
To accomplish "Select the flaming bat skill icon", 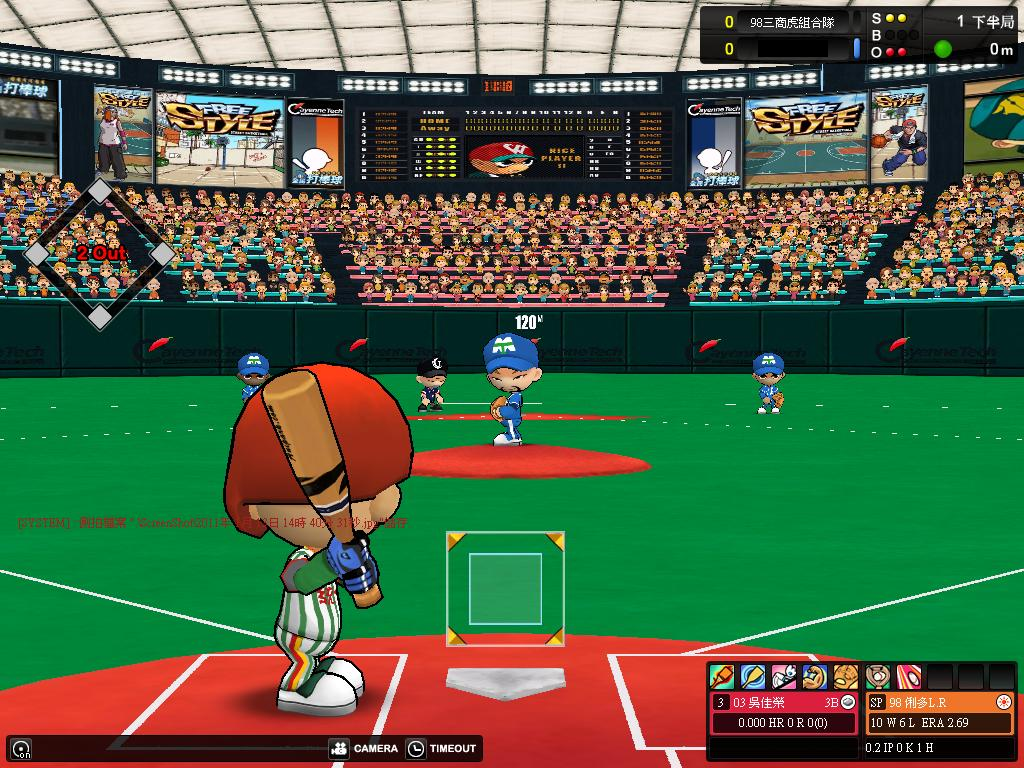I will (722, 677).
